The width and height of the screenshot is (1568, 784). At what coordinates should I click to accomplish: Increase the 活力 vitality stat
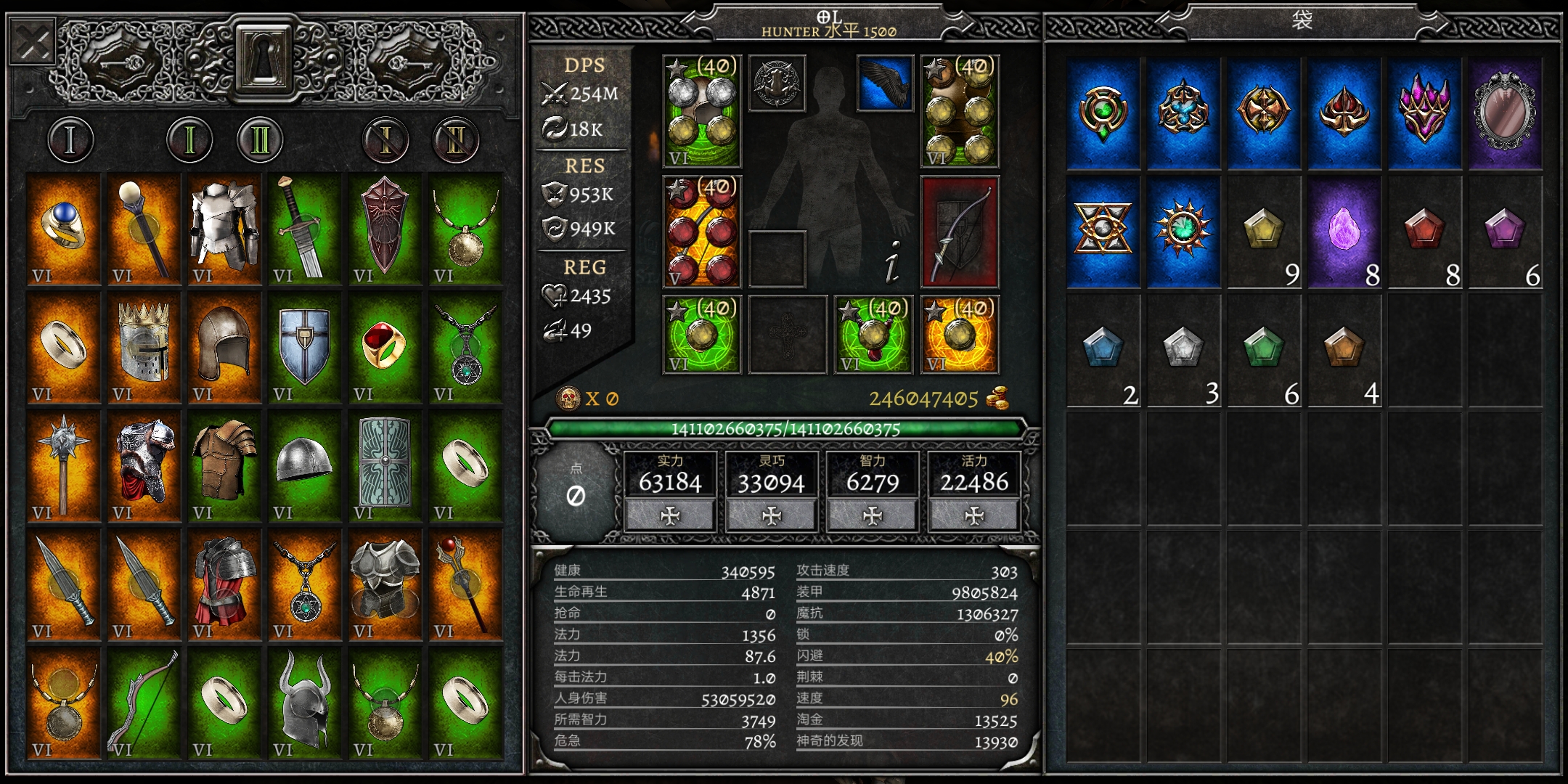974,515
